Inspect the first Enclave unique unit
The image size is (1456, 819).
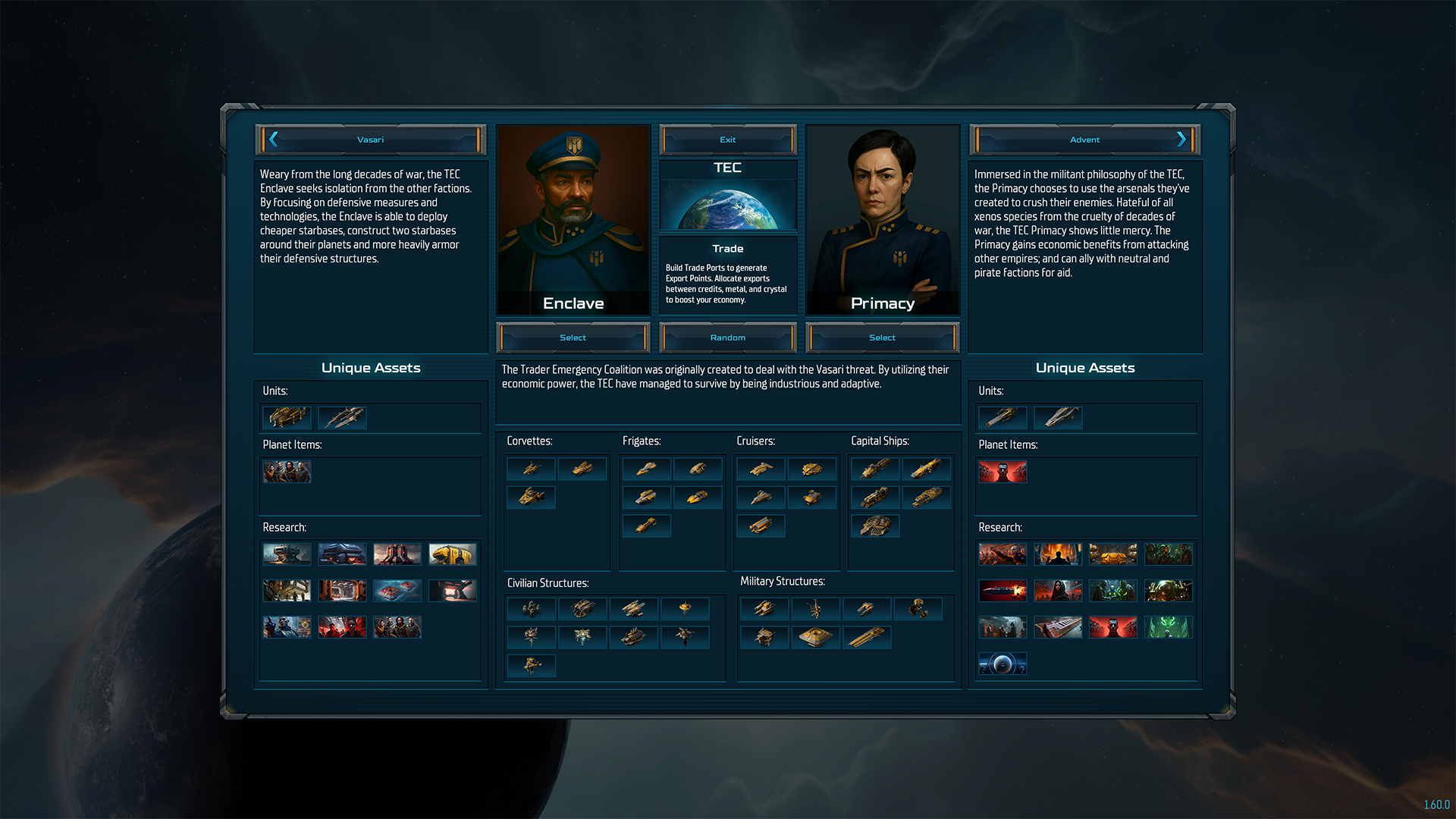coord(287,417)
